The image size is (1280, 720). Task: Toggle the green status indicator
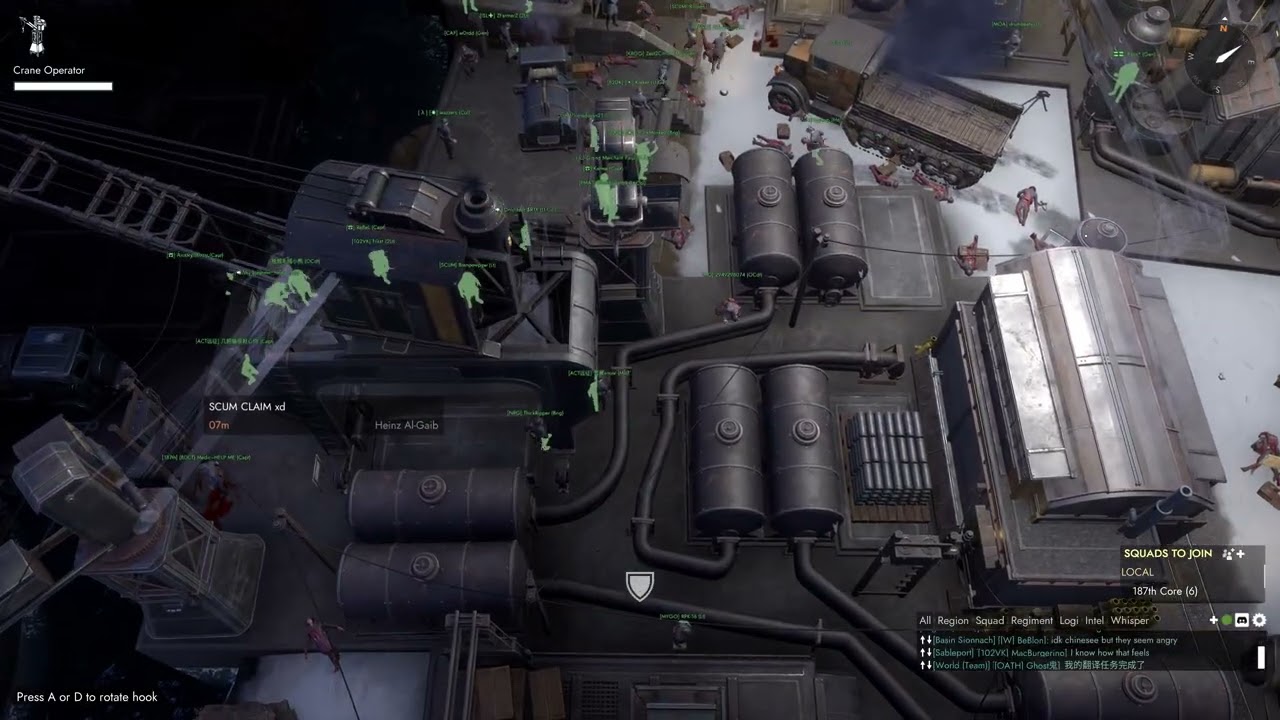[1227, 621]
